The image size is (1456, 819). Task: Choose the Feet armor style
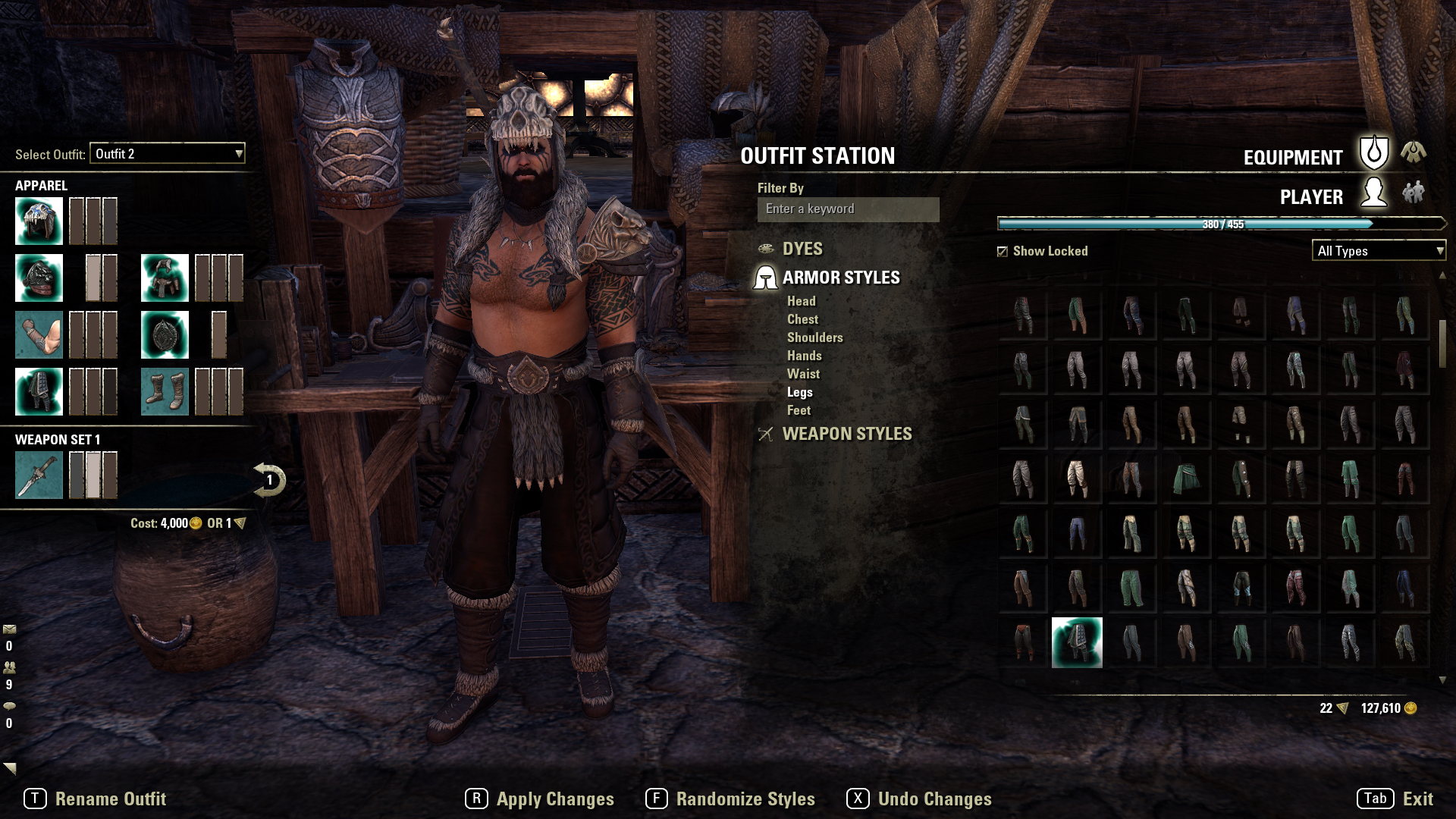[x=799, y=410]
